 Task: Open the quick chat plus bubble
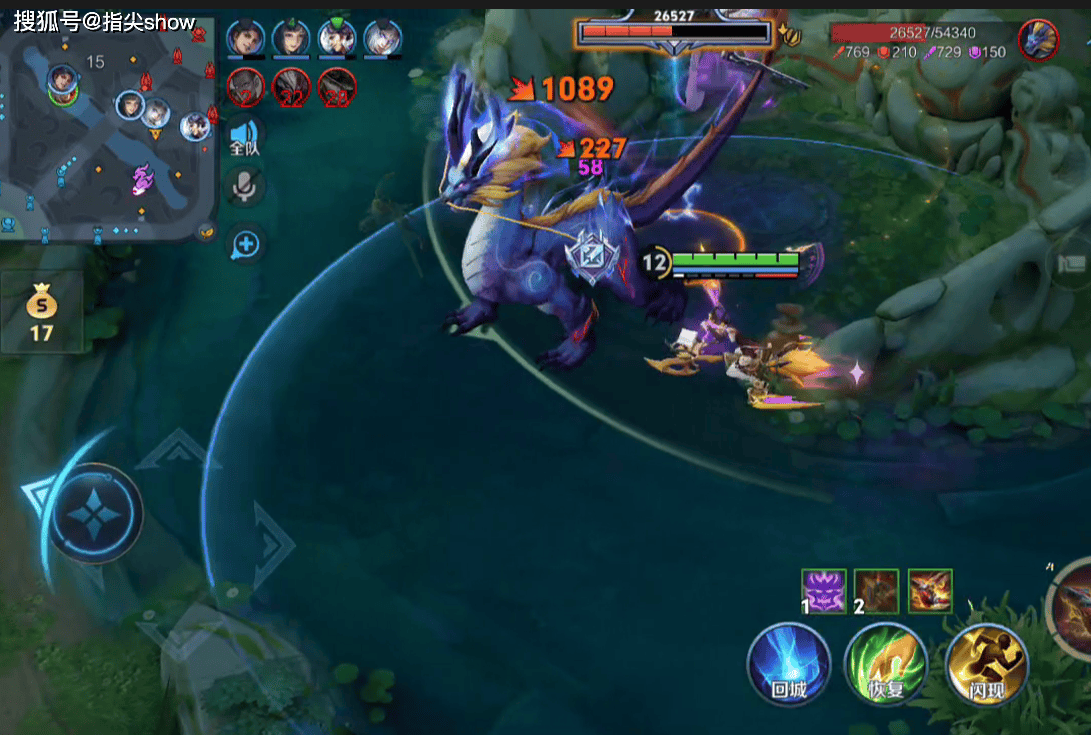[245, 243]
